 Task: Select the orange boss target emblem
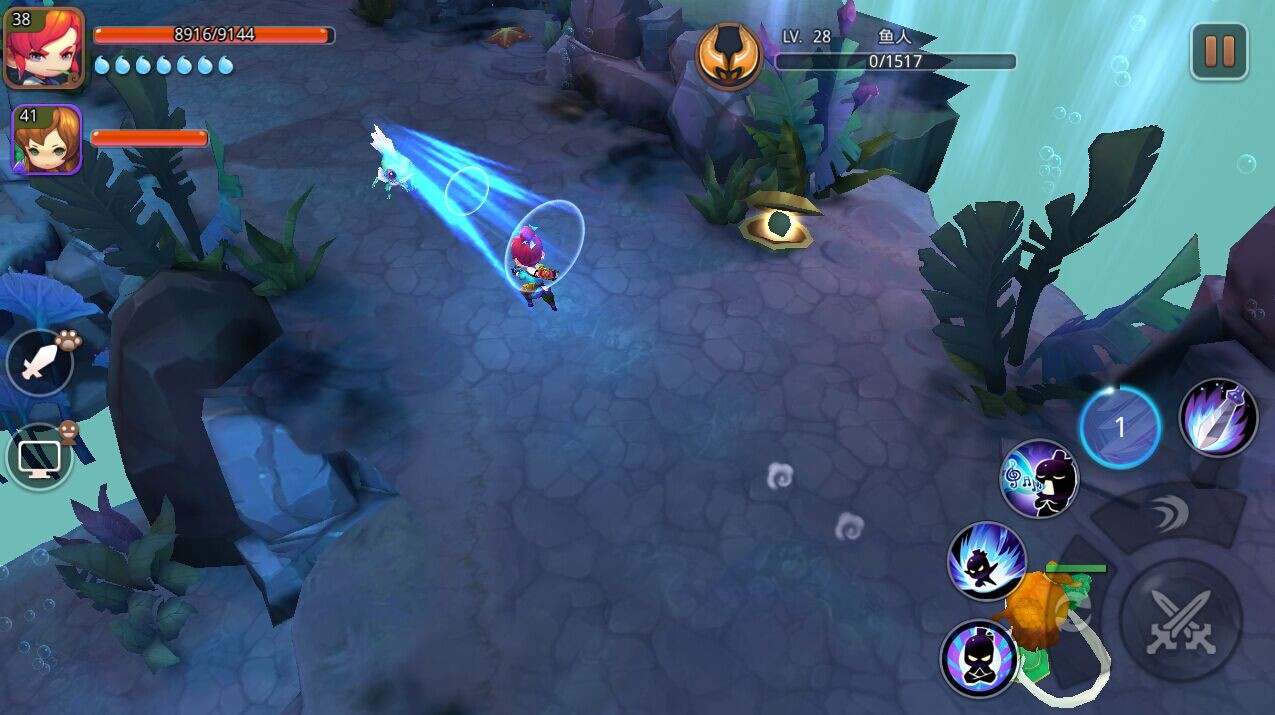coord(729,56)
